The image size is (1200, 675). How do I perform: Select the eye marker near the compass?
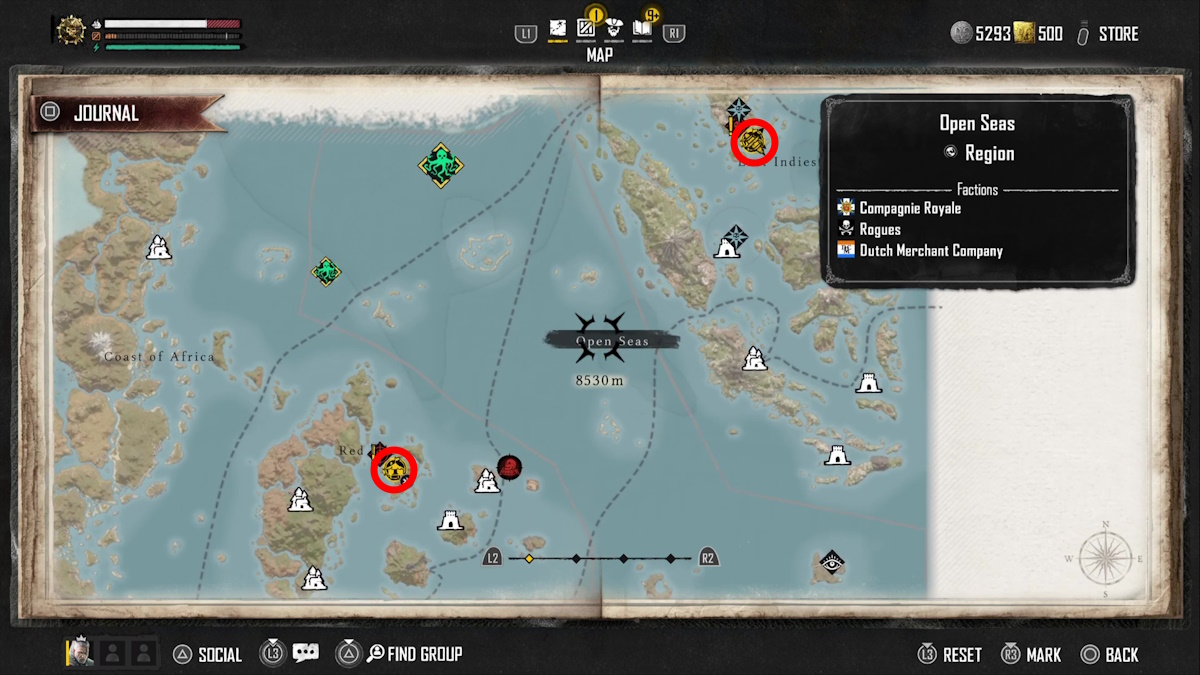[x=831, y=564]
